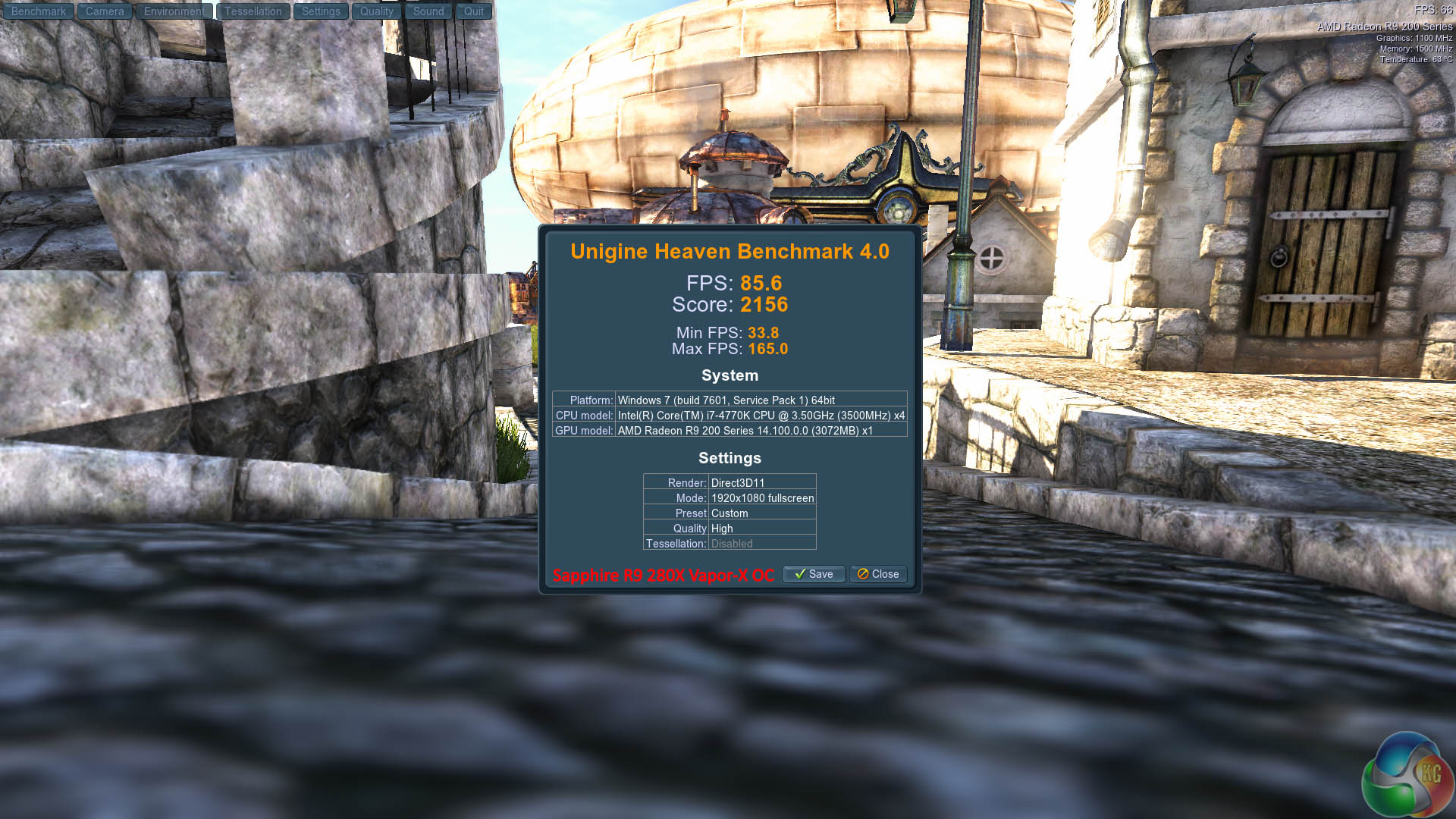Save the benchmark results
1456x819 pixels.
[813, 574]
